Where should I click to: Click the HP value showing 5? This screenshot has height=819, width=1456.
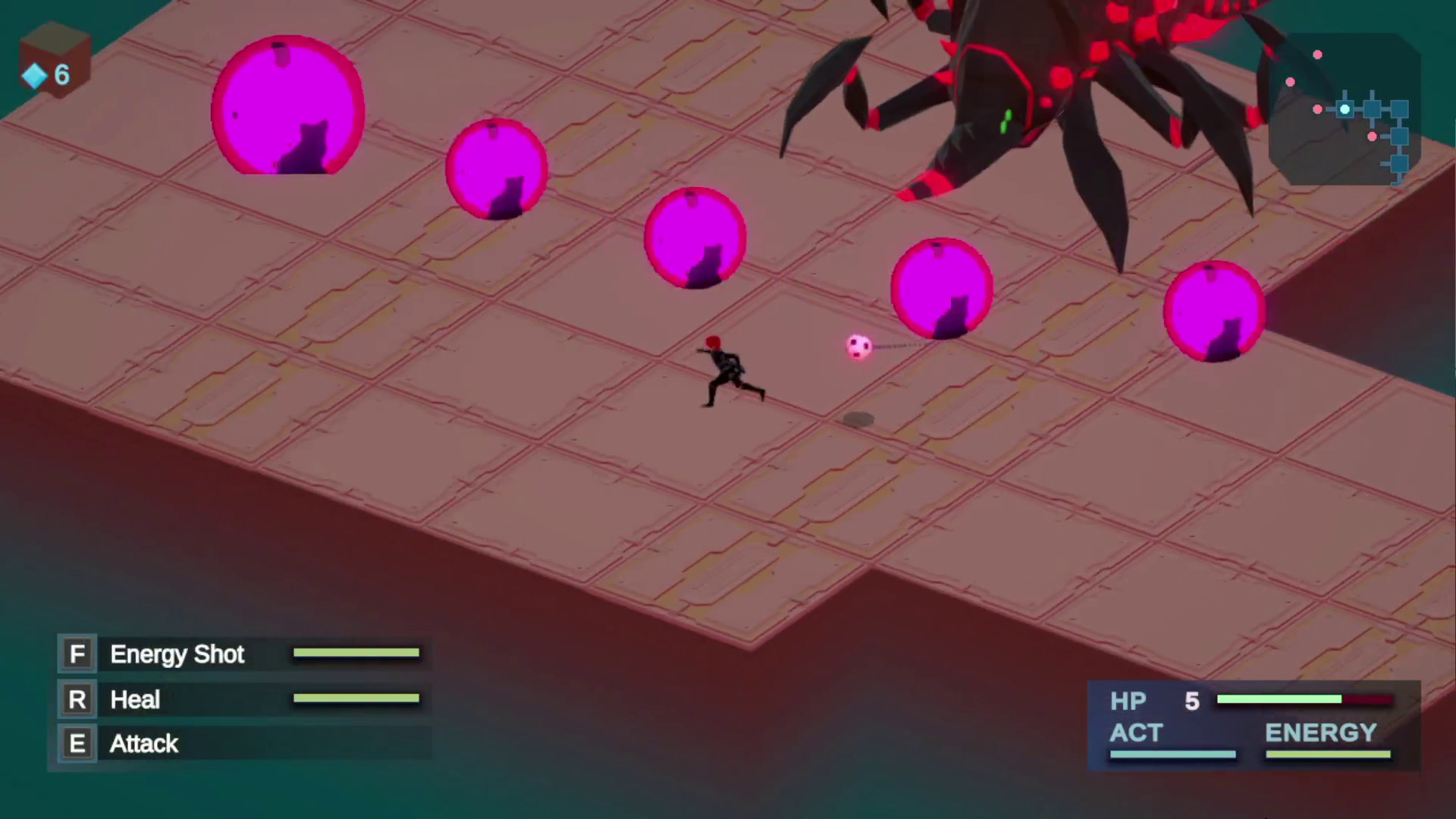(x=1191, y=701)
